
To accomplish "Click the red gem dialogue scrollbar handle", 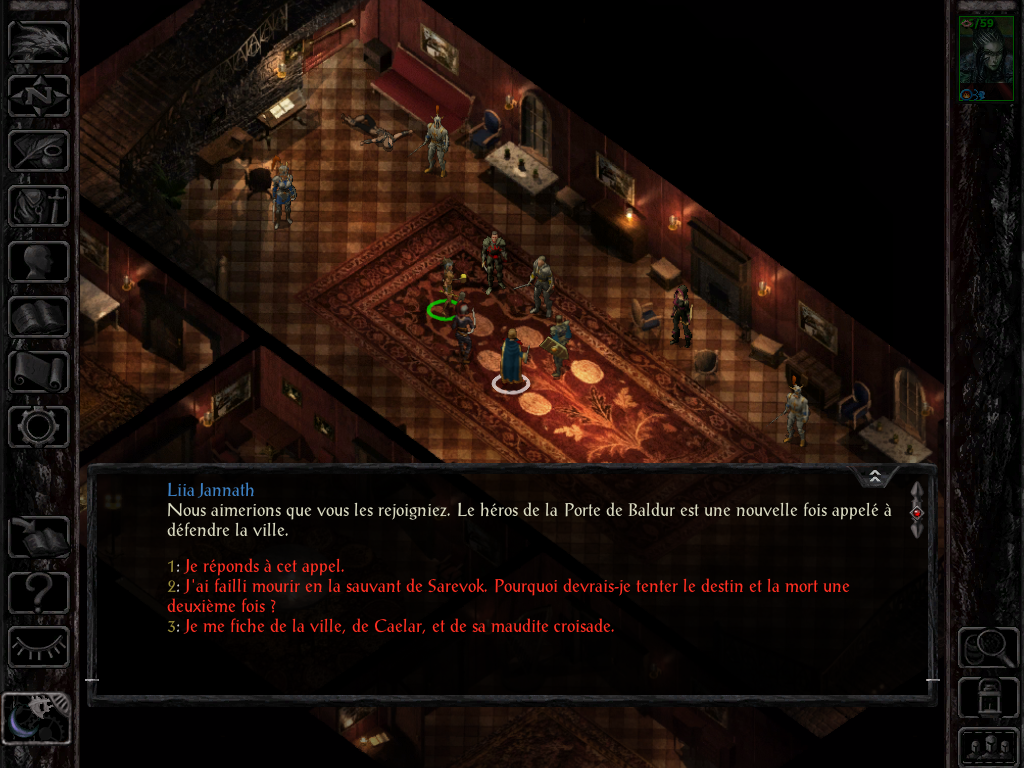I will (x=917, y=512).
